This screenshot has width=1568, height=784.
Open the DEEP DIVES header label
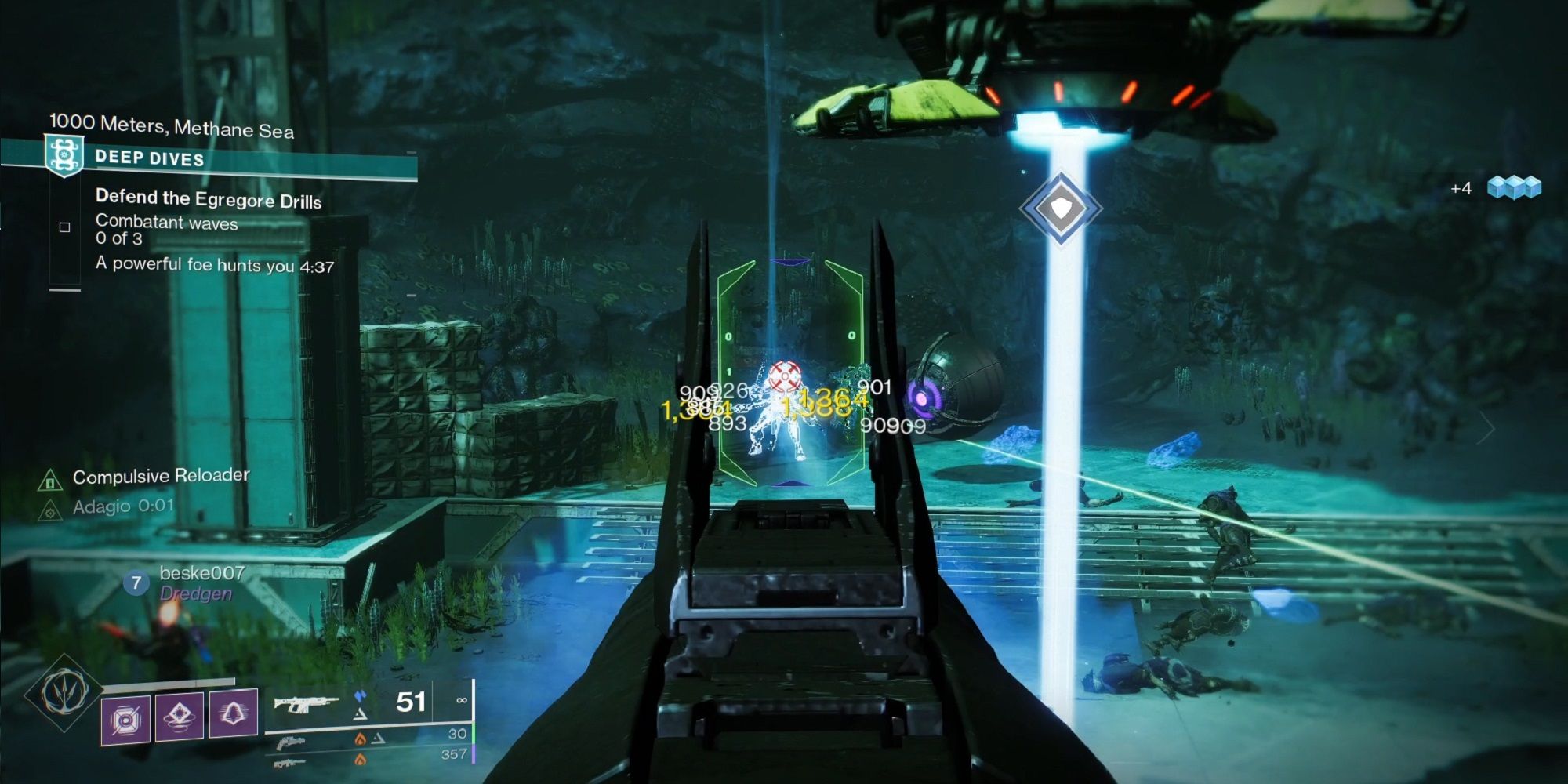[149, 158]
